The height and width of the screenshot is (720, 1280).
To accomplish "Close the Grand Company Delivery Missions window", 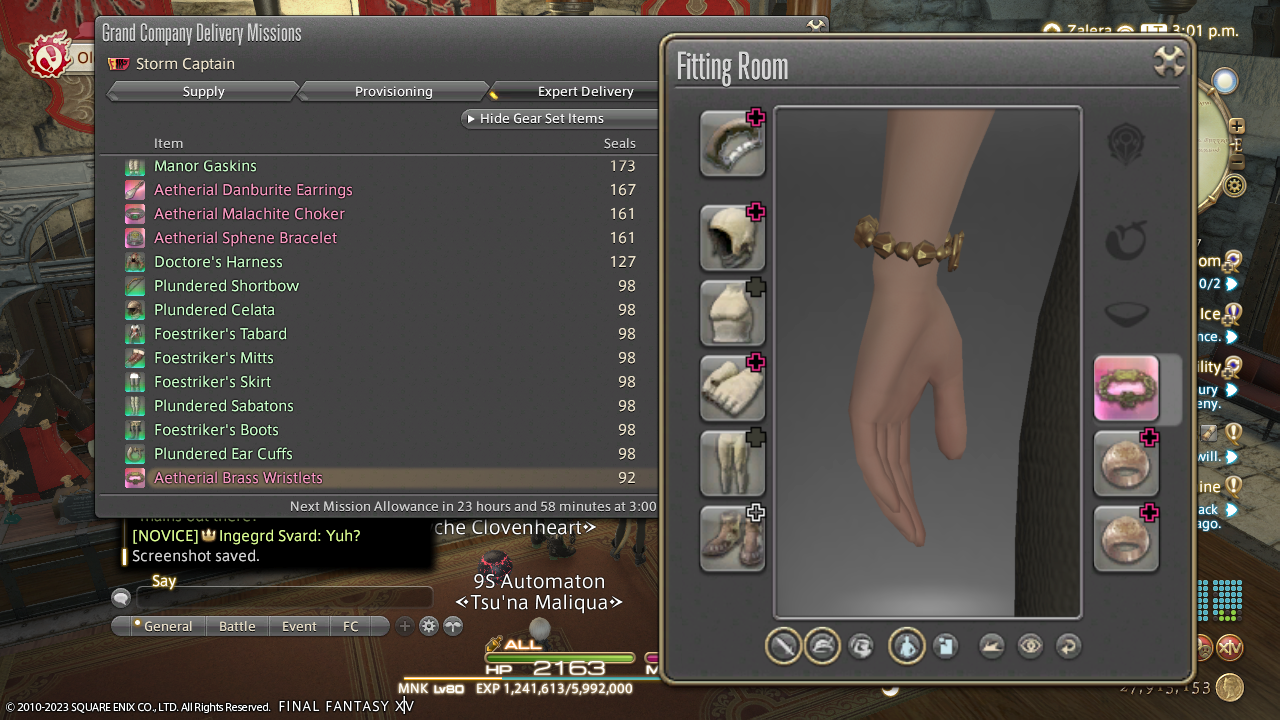I will [x=816, y=26].
